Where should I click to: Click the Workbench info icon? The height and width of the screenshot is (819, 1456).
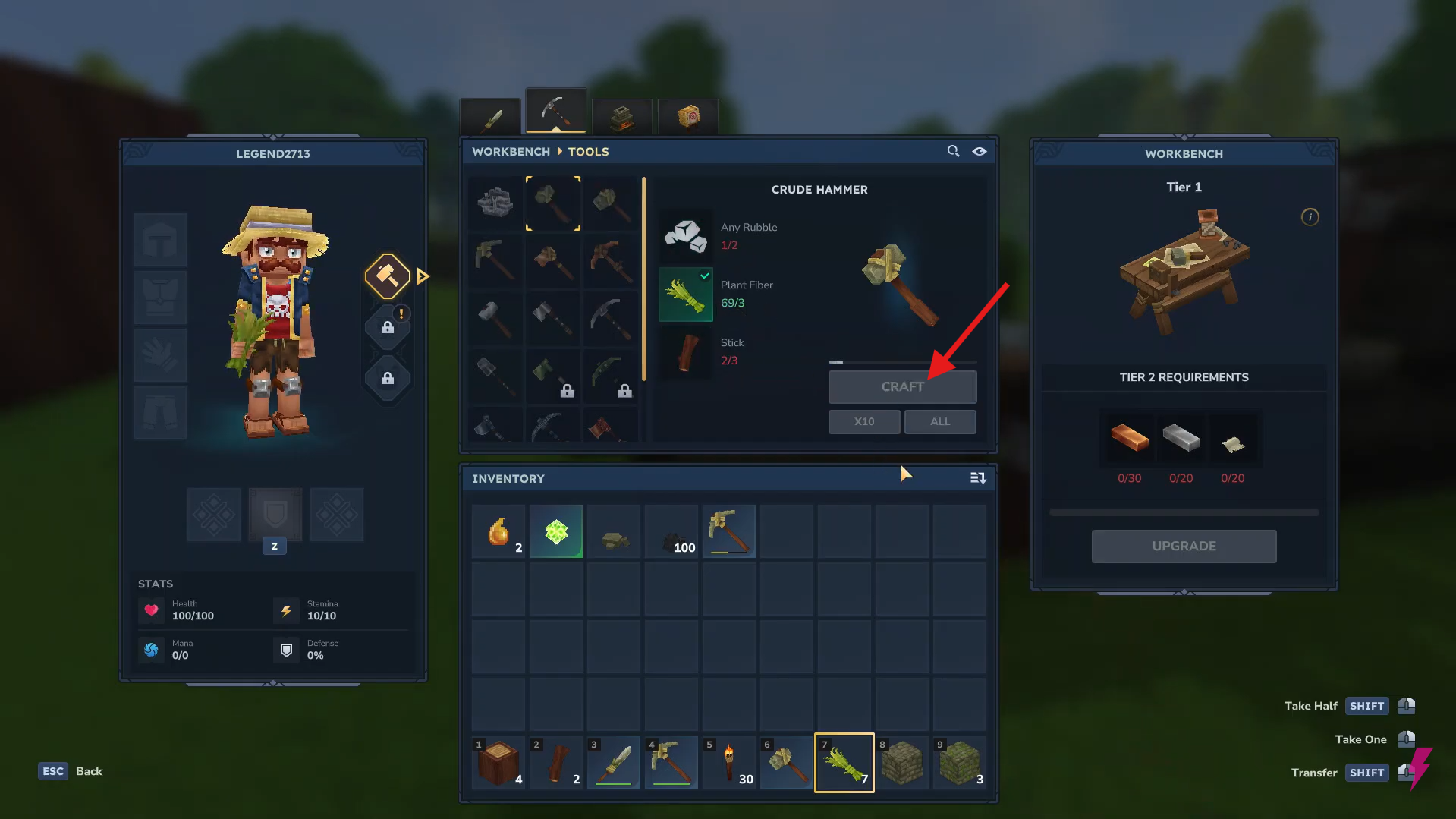pos(1310,217)
